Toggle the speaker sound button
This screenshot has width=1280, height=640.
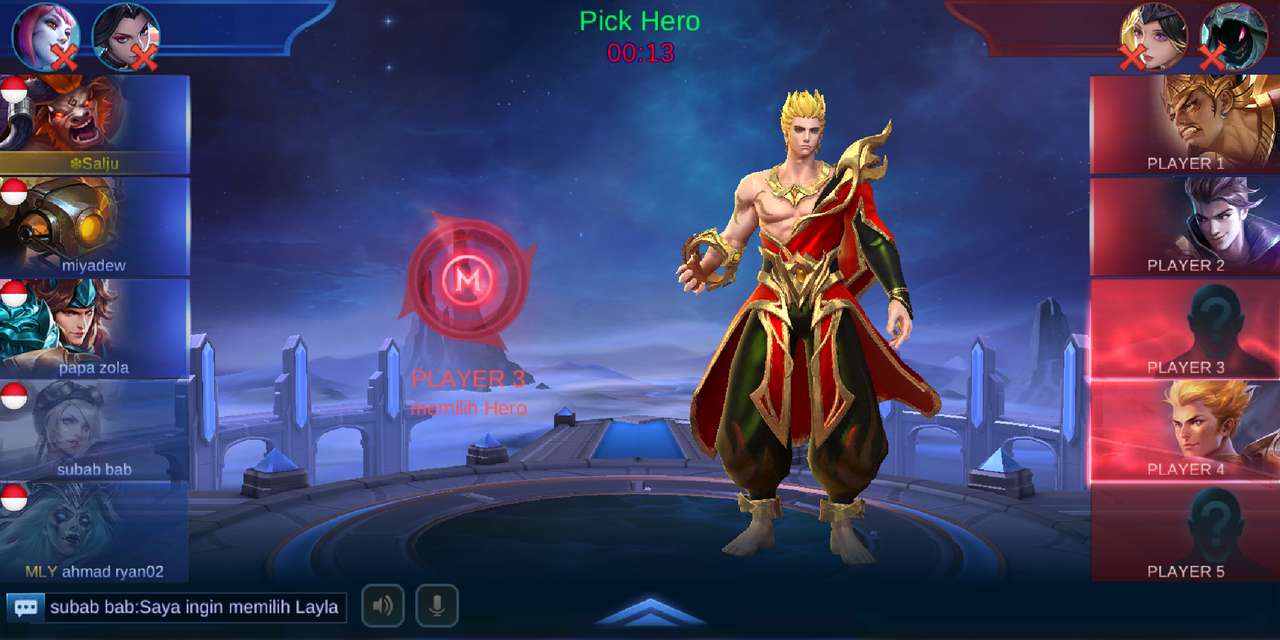coord(383,606)
